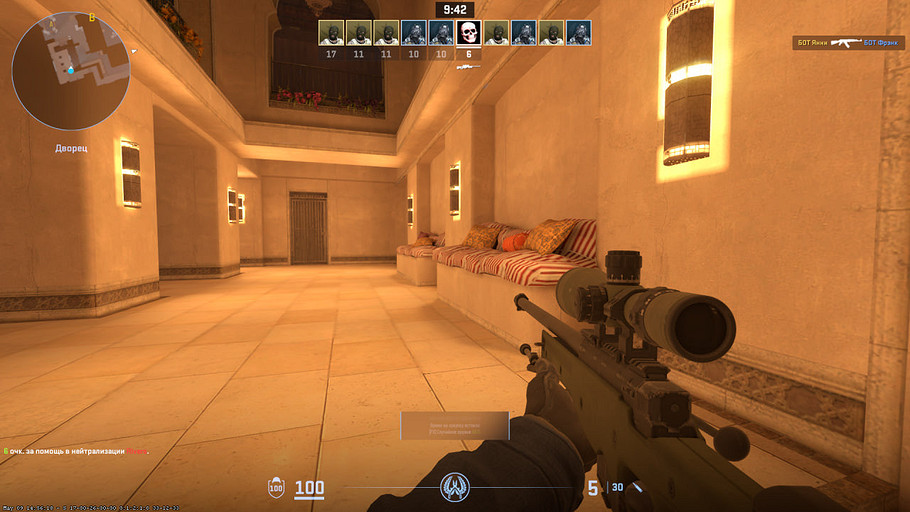Click the Counter-Terrorist team emblem on the bottom bar
Image resolution: width=910 pixels, height=512 pixels.
pyautogui.click(x=455, y=488)
